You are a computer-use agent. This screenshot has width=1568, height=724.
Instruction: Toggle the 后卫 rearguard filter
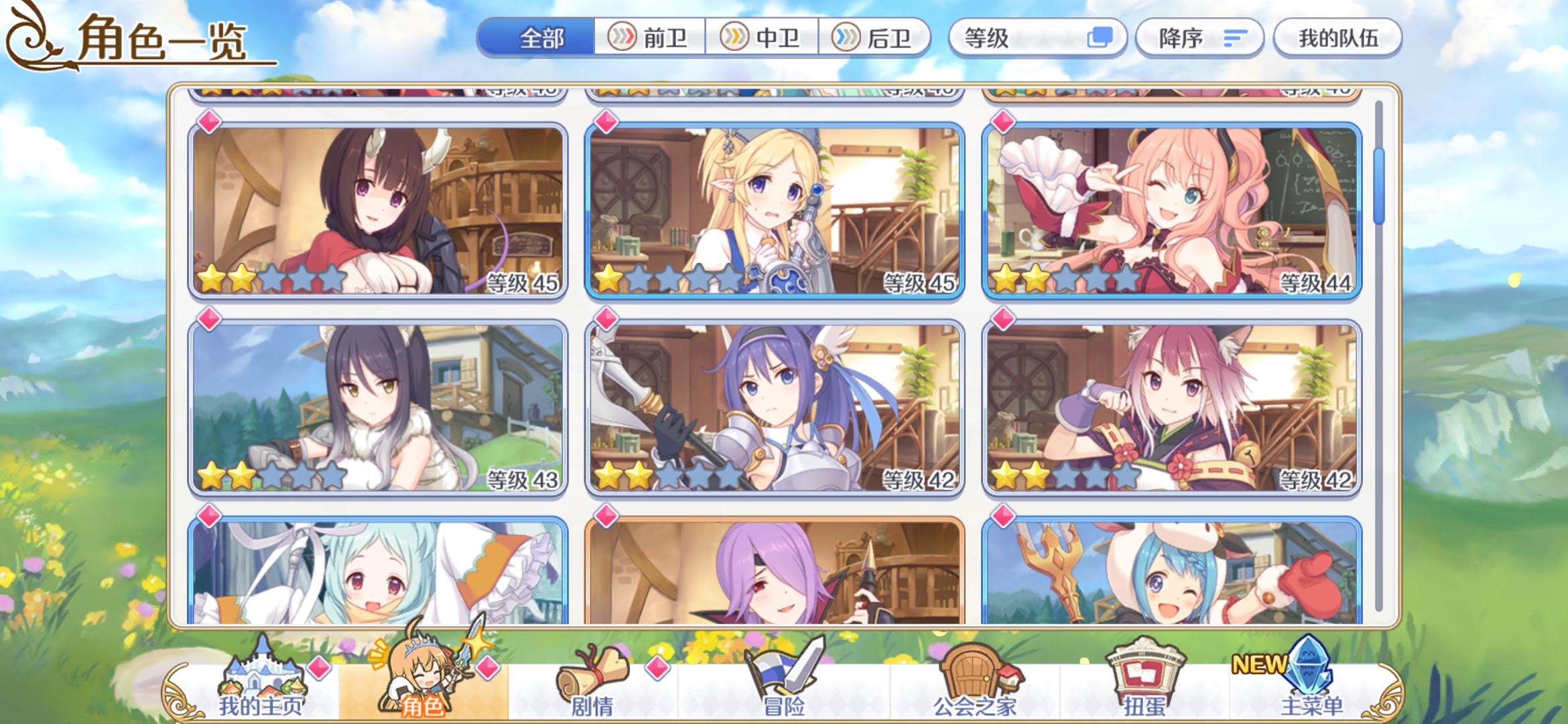(878, 38)
